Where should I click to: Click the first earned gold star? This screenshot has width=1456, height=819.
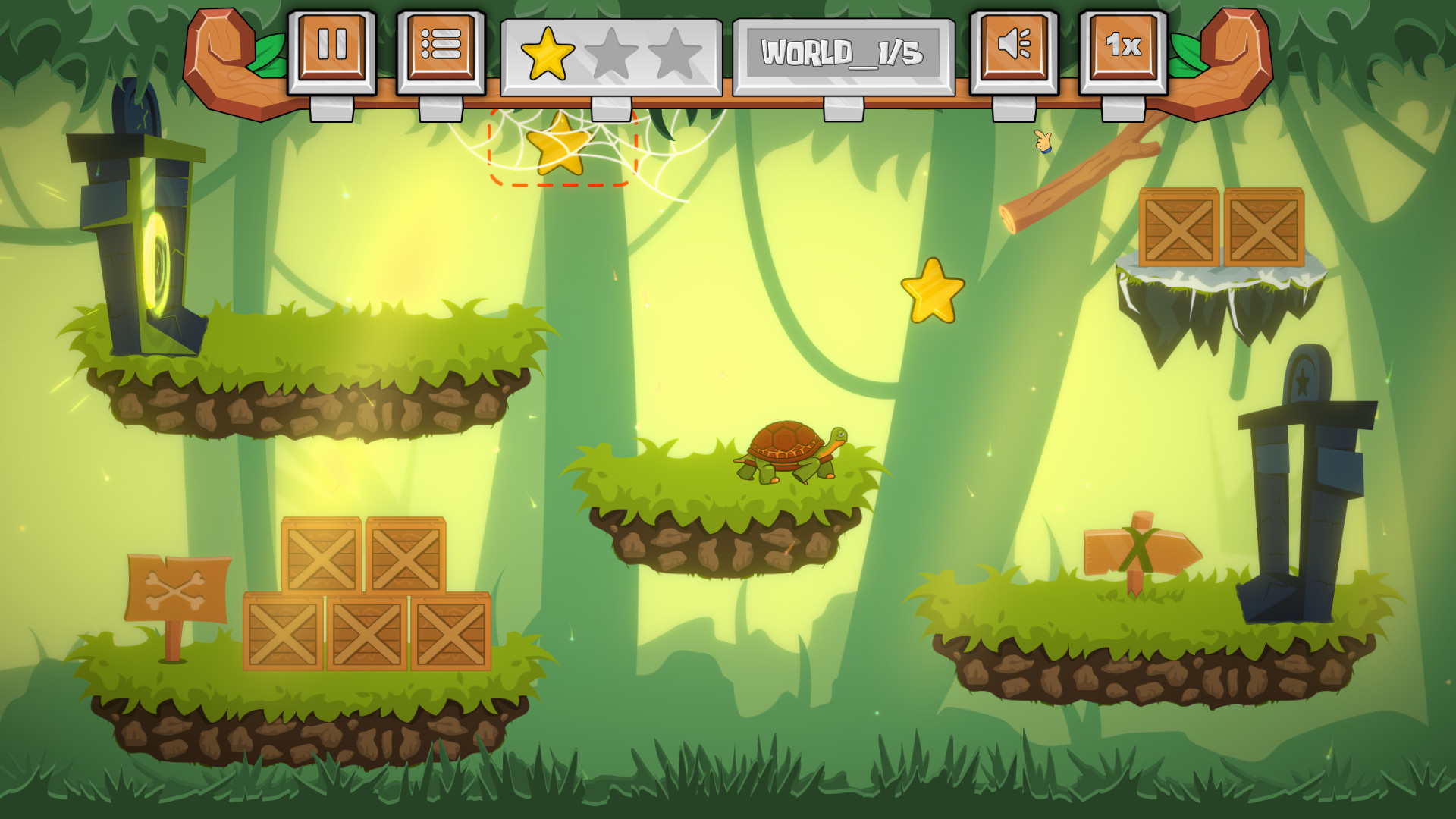click(x=548, y=53)
